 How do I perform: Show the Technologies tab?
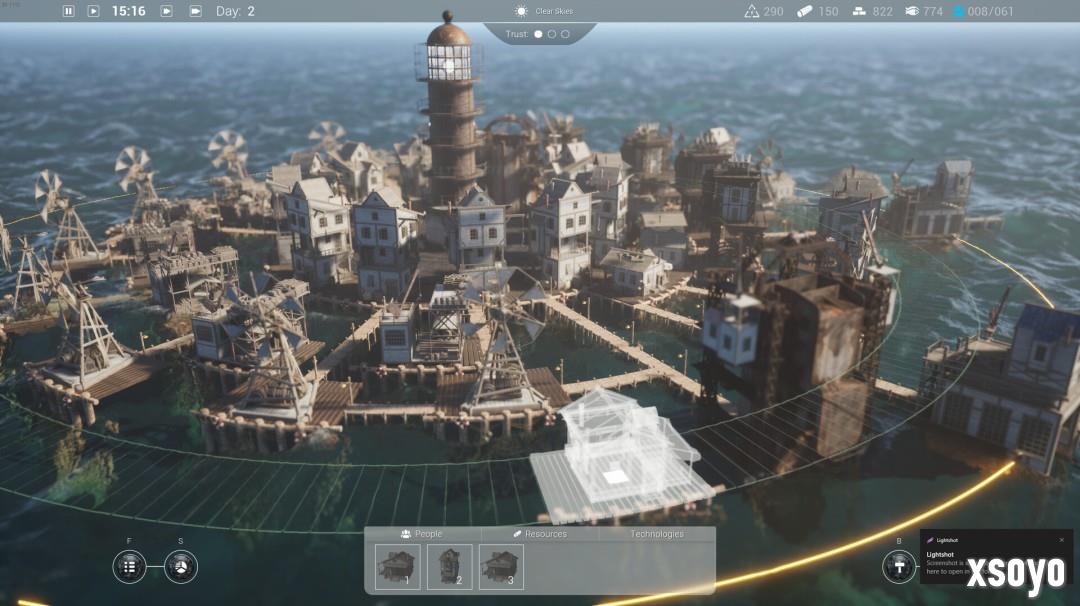tap(657, 534)
